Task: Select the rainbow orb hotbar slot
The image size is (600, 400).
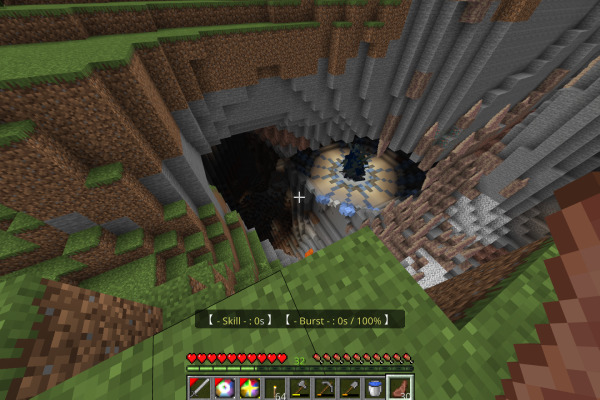Action: [x=225, y=387]
